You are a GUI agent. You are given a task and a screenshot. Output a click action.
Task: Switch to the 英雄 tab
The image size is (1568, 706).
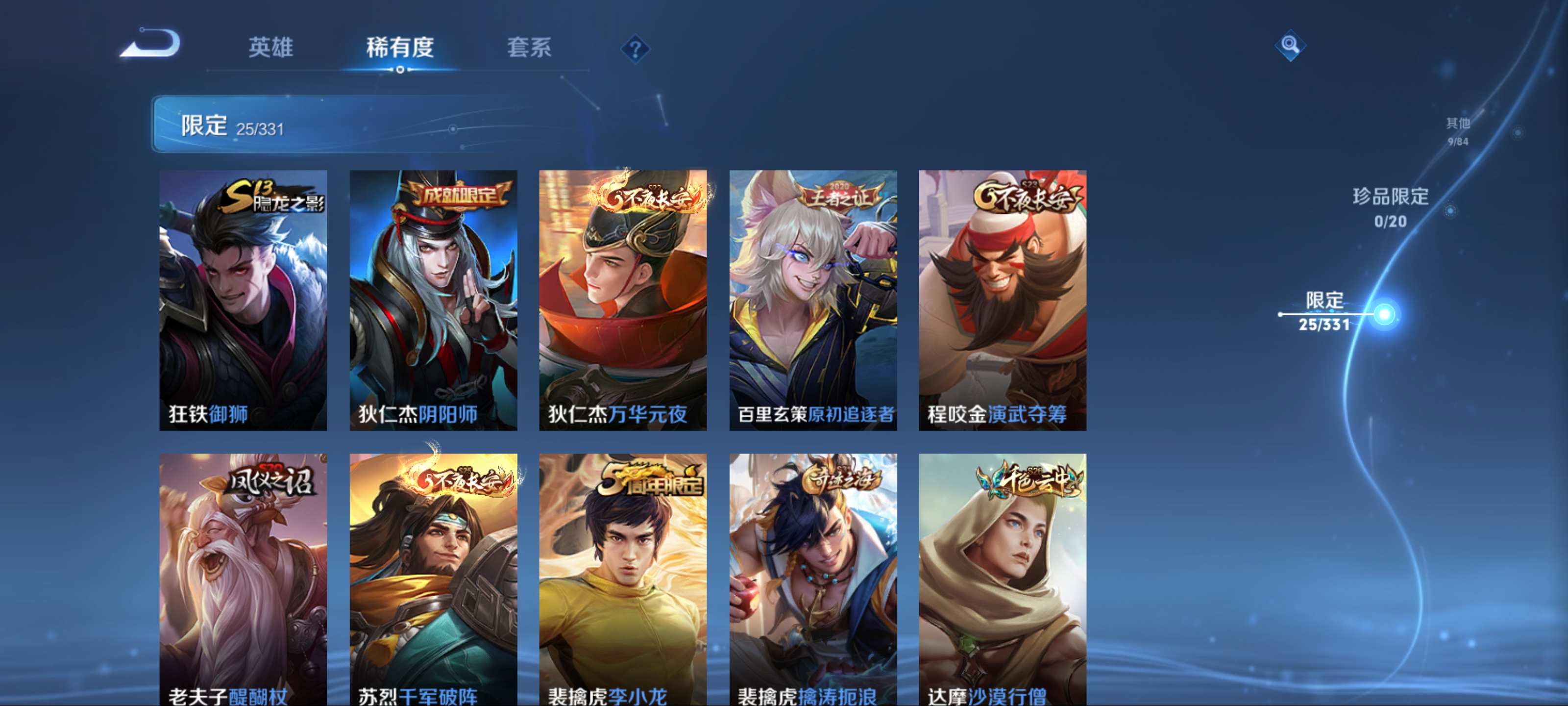271,49
